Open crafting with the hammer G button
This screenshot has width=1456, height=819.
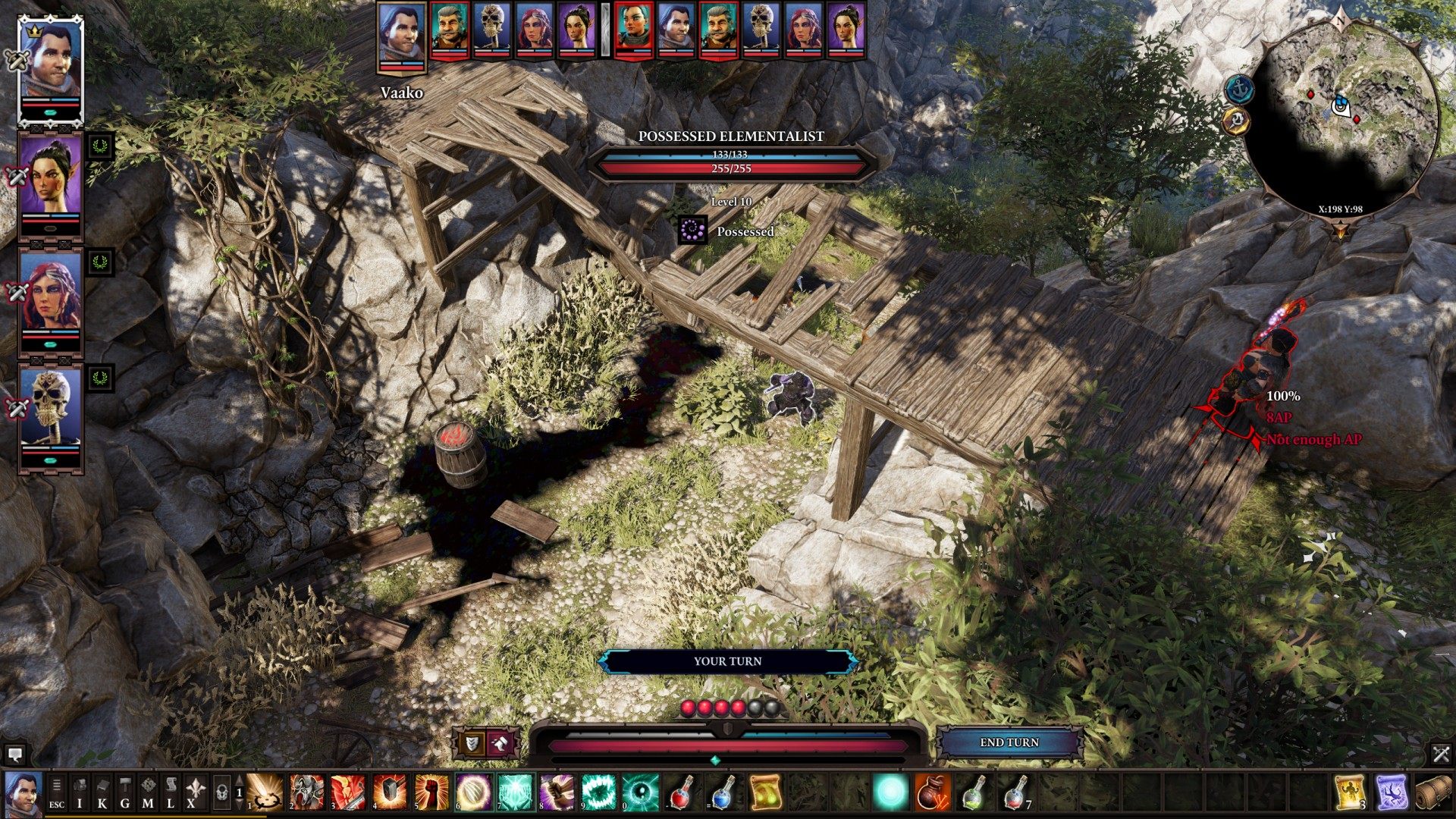tap(125, 792)
